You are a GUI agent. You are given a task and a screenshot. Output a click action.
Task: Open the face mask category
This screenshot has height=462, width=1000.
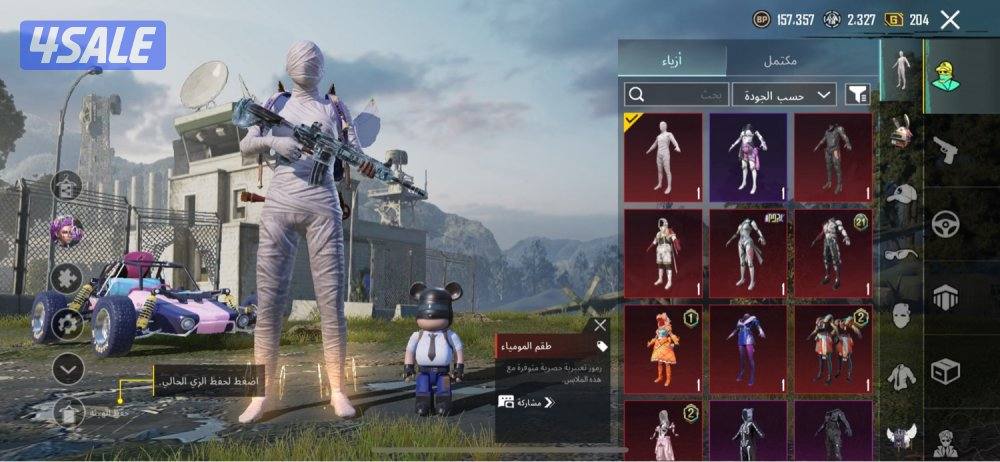point(902,316)
